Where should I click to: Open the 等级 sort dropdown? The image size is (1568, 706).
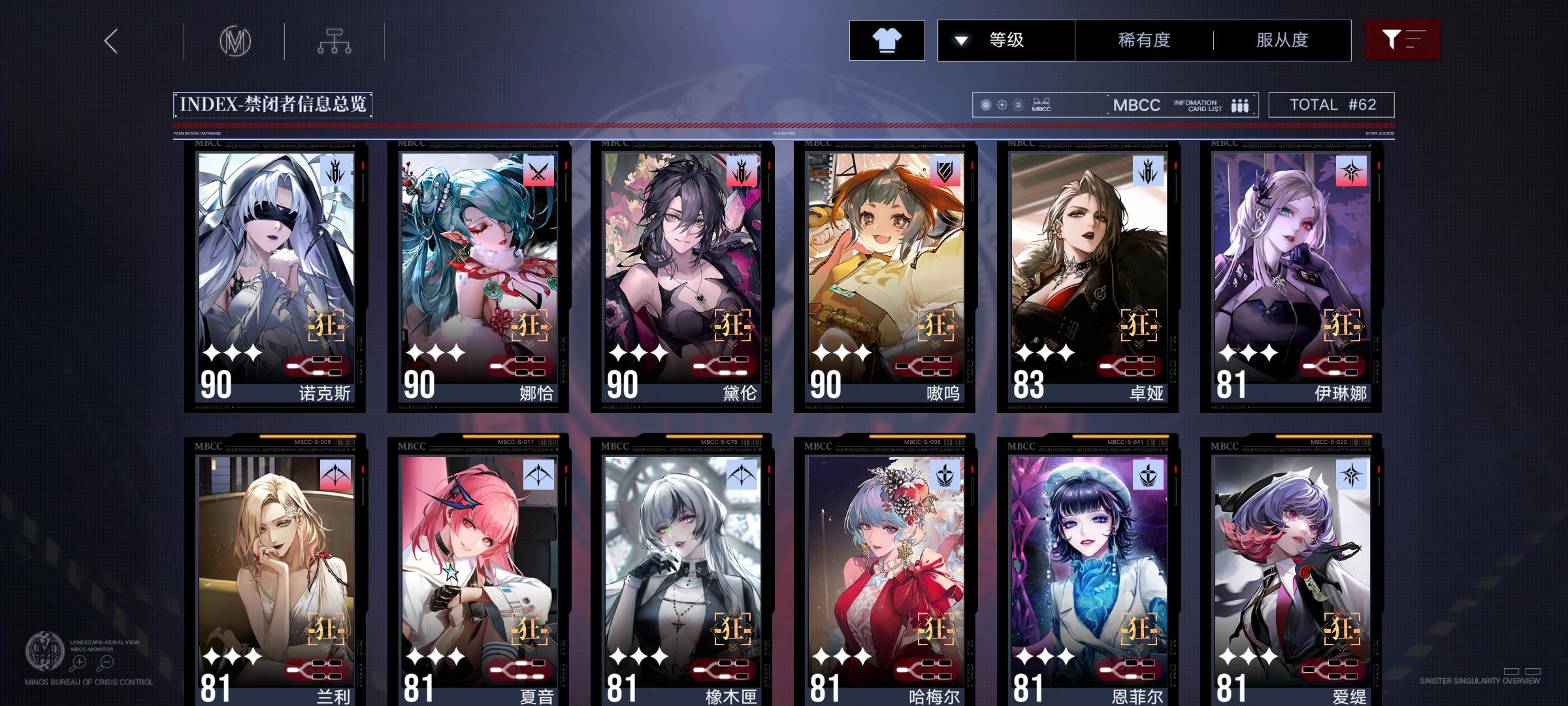click(x=1006, y=39)
